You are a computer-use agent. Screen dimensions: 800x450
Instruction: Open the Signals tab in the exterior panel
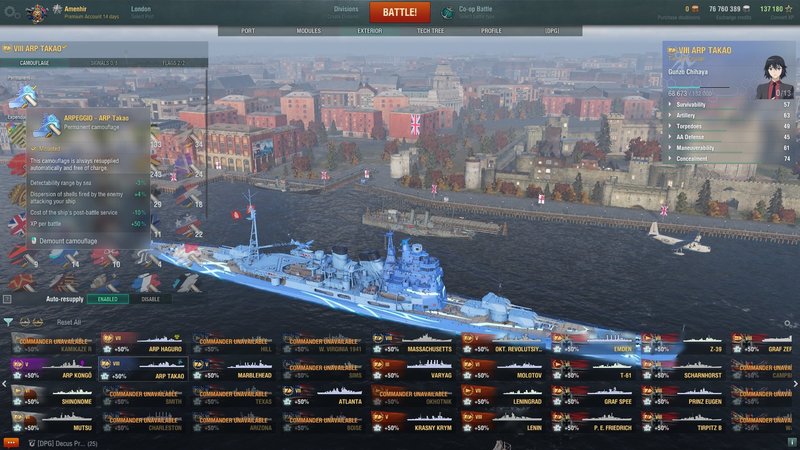(x=105, y=62)
